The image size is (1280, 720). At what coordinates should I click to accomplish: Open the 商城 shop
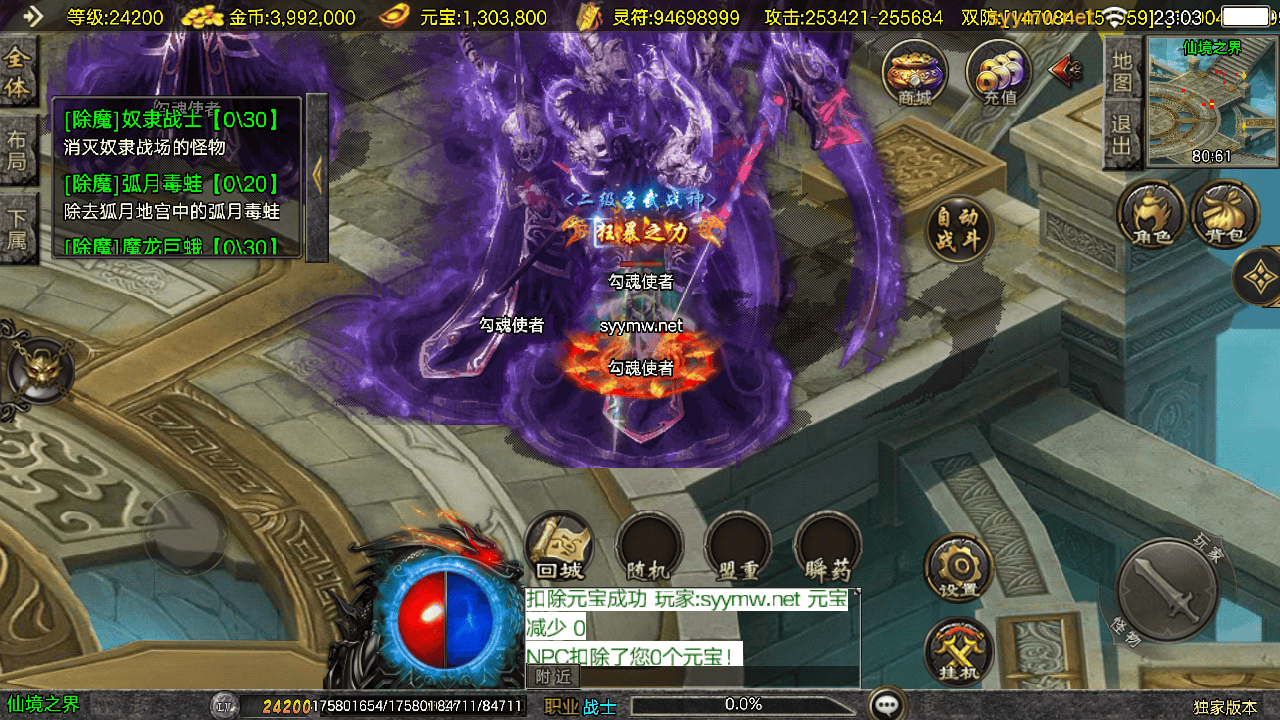(915, 72)
